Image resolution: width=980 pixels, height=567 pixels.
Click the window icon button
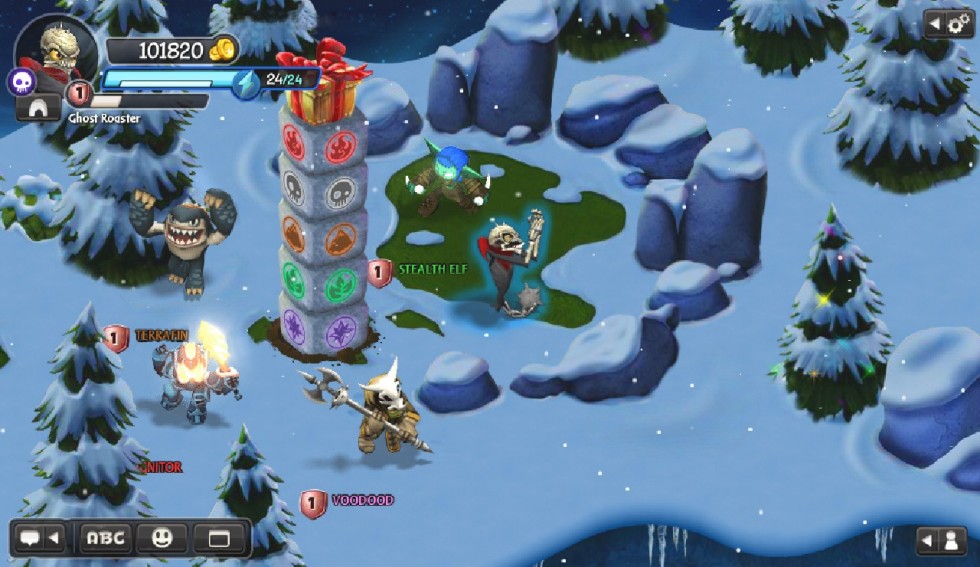(x=219, y=539)
